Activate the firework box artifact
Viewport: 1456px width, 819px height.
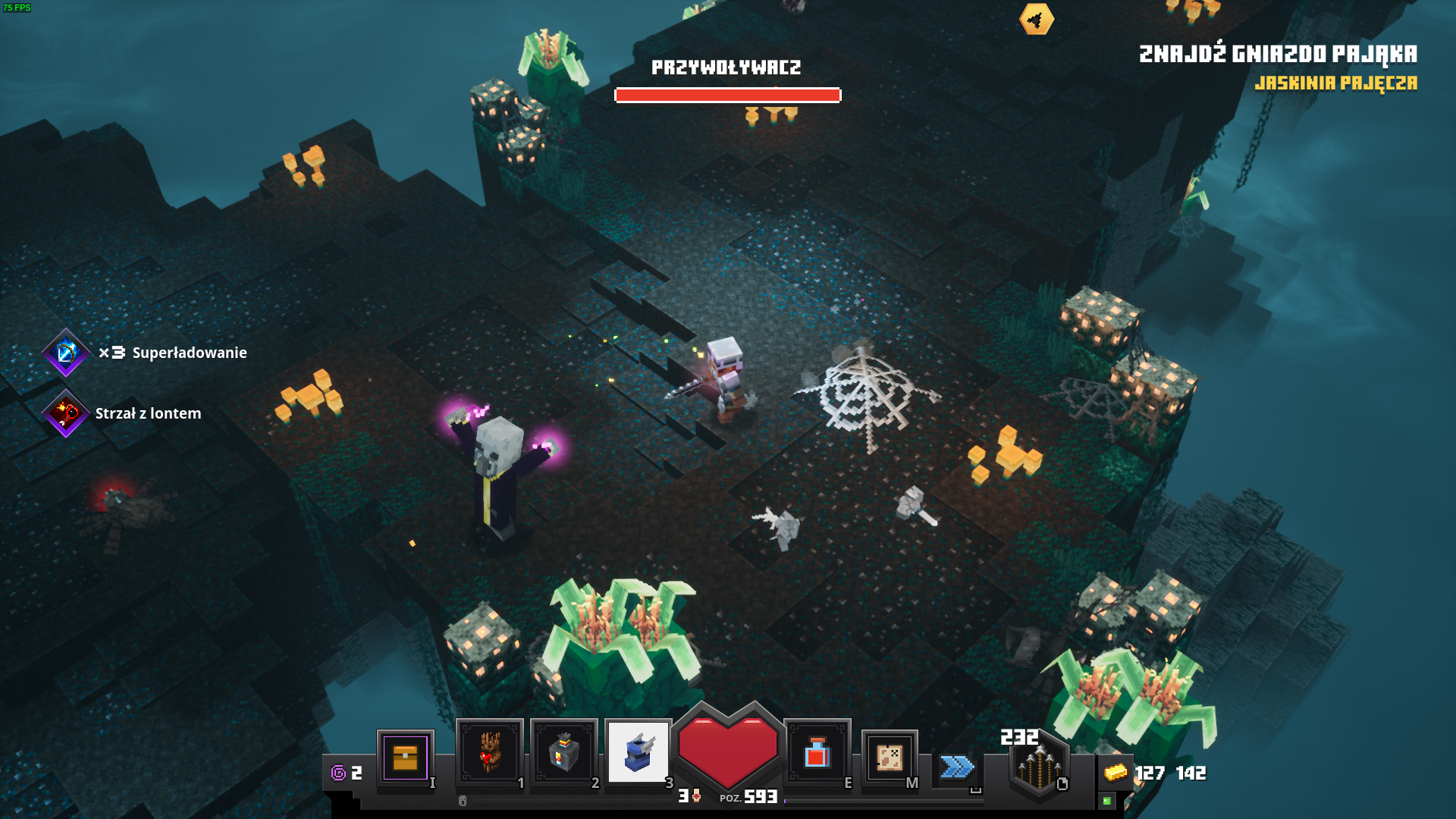click(563, 752)
